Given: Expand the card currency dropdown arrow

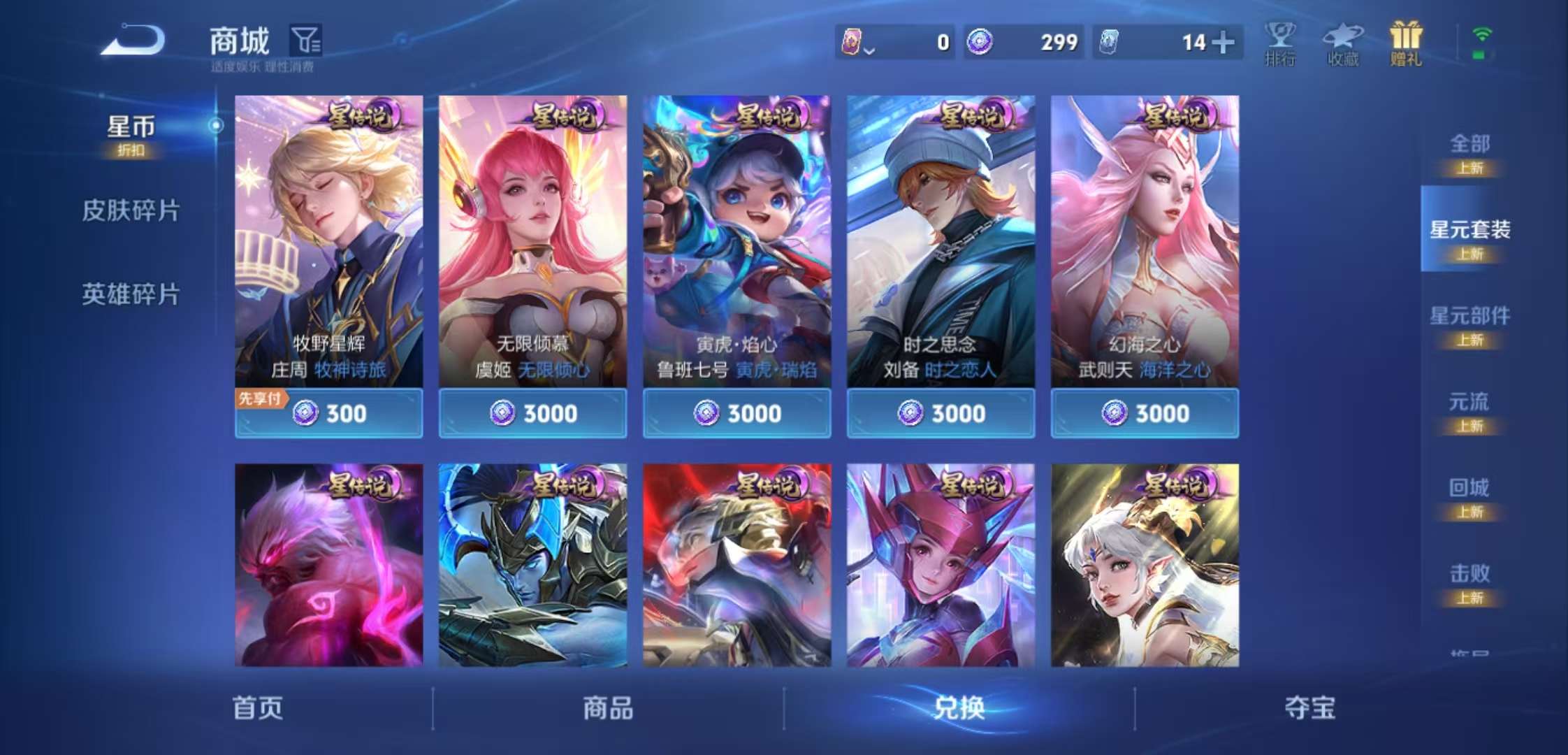Looking at the screenshot, I should [x=869, y=49].
